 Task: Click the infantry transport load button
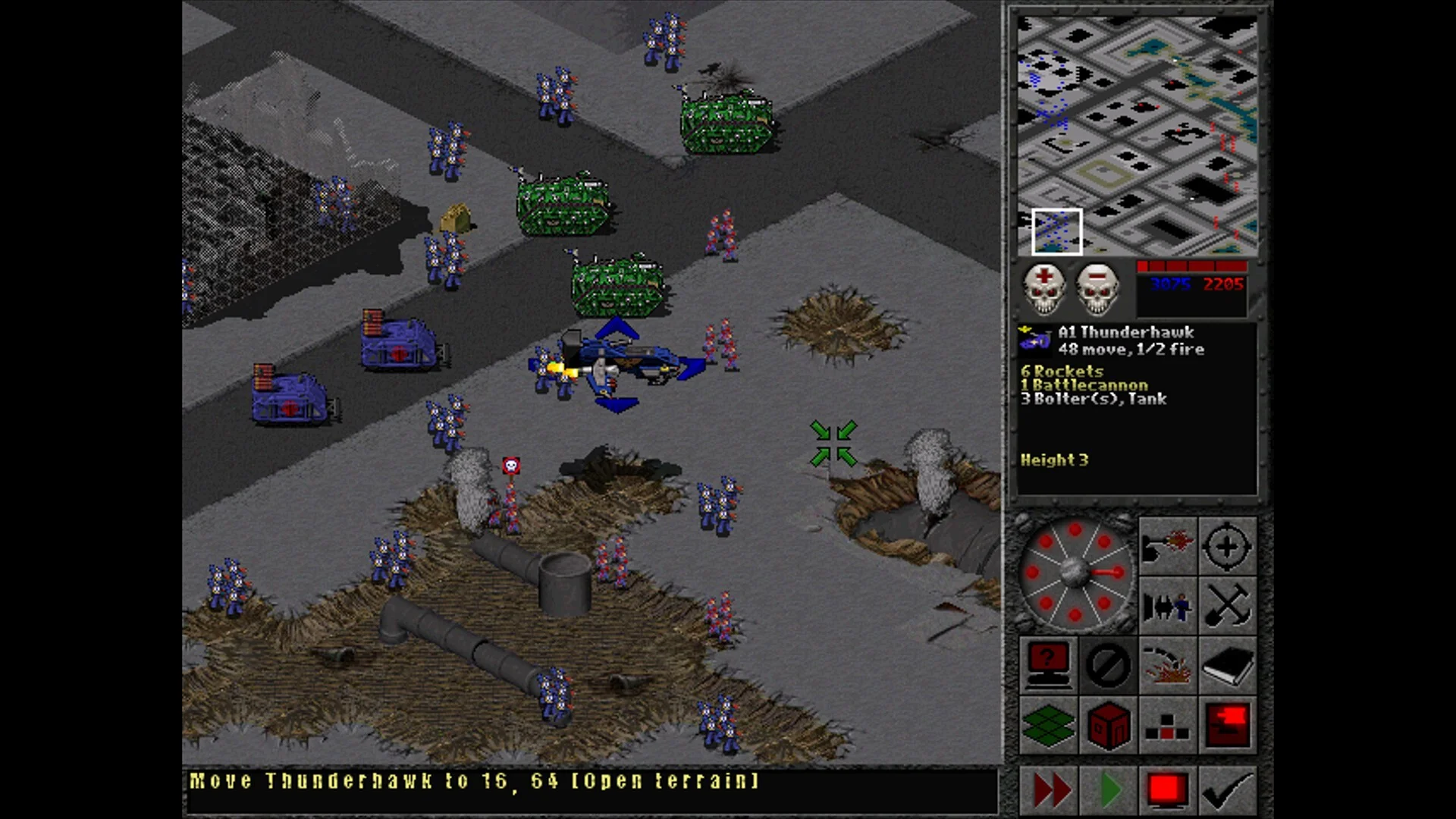(1167, 606)
